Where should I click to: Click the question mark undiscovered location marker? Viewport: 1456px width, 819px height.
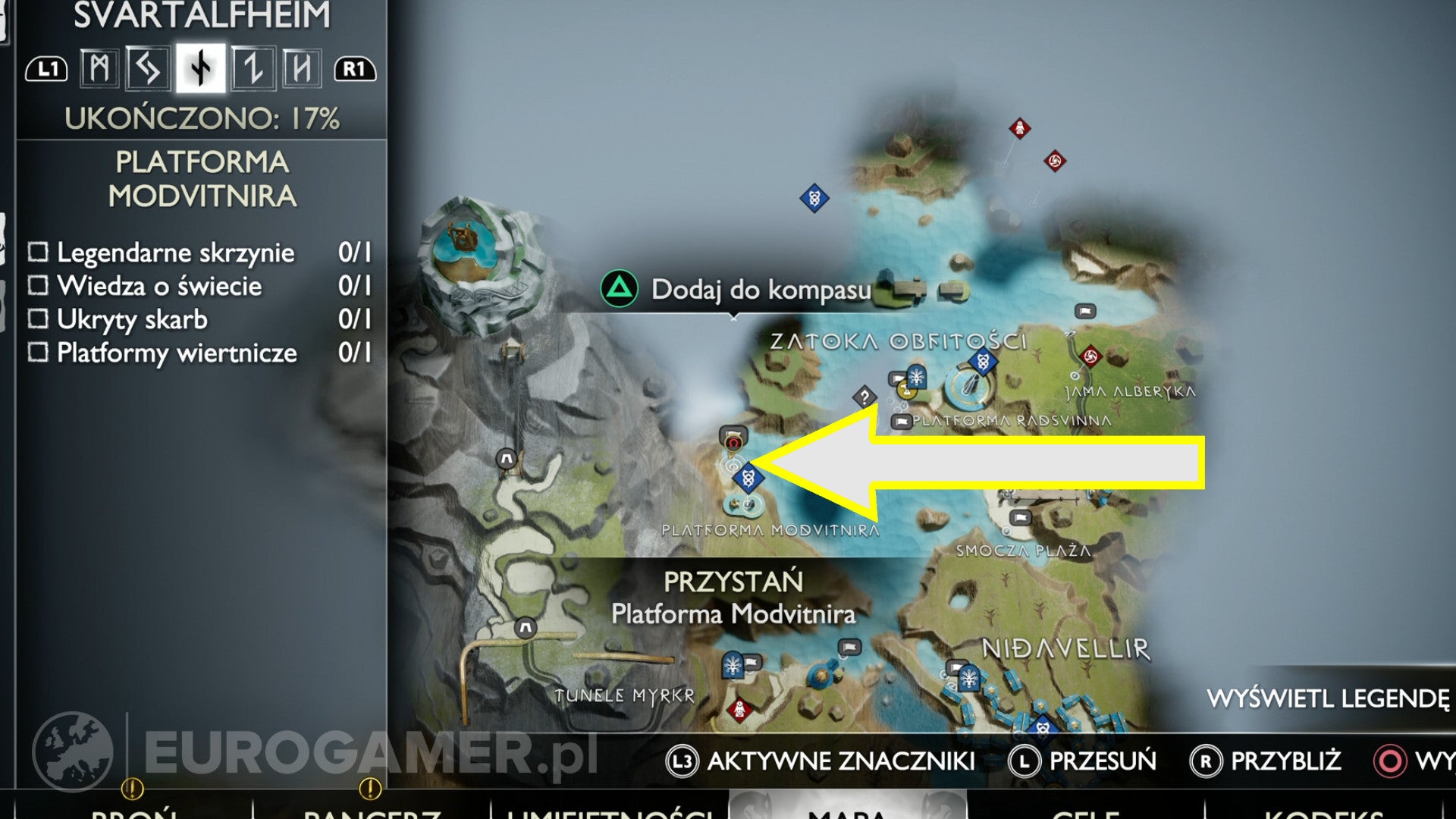tap(864, 394)
